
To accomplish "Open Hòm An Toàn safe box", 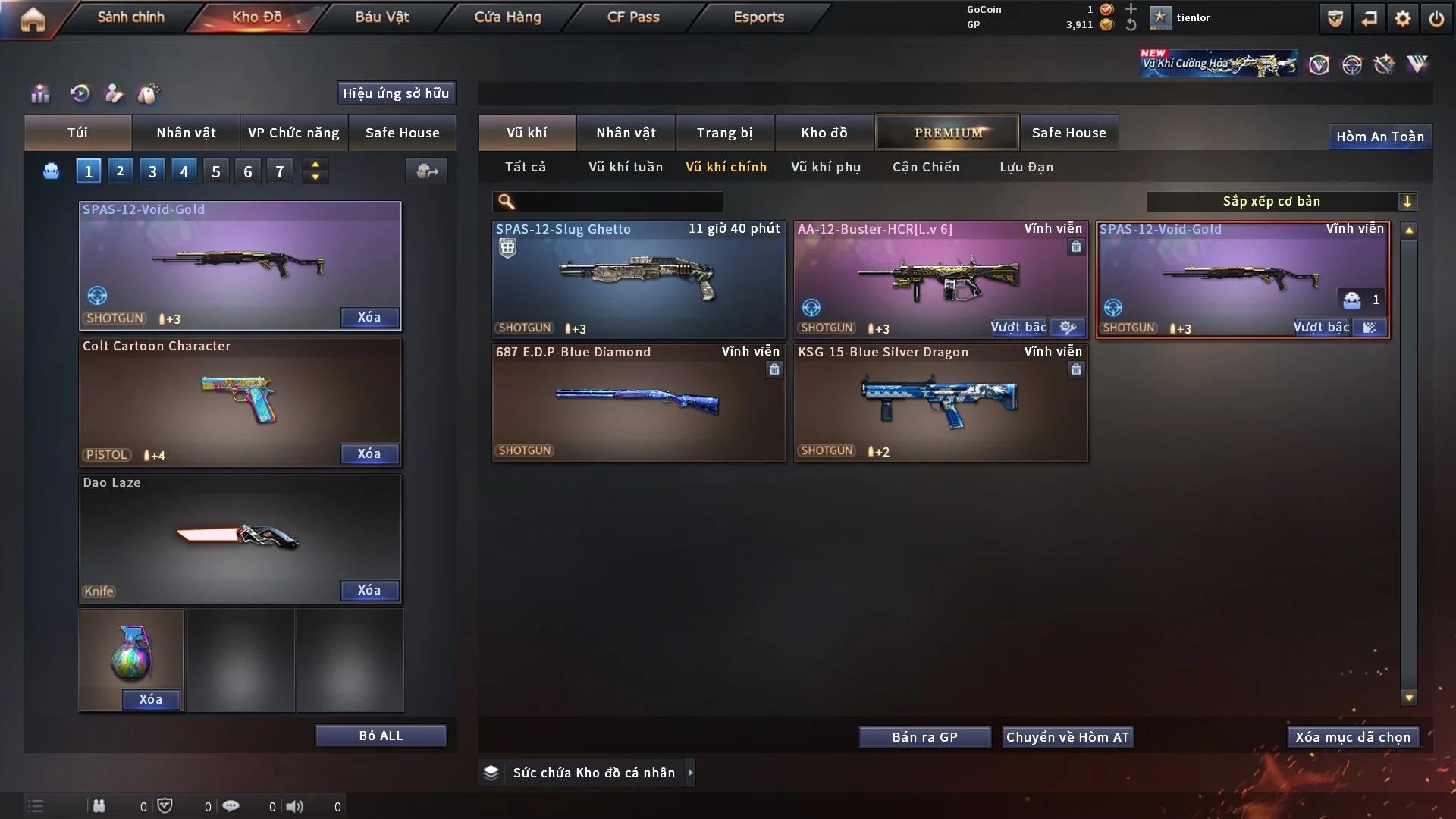I will click(1379, 136).
